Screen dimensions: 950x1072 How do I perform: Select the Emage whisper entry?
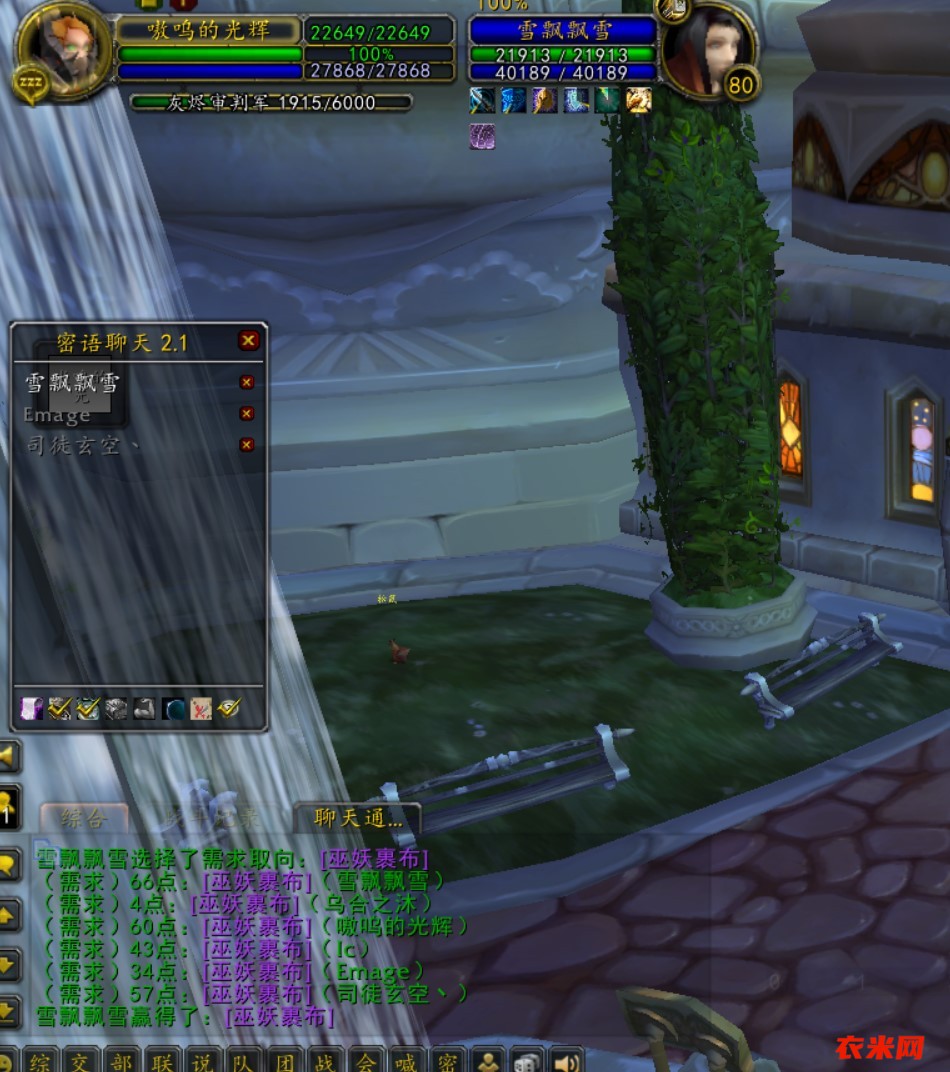coord(58,414)
